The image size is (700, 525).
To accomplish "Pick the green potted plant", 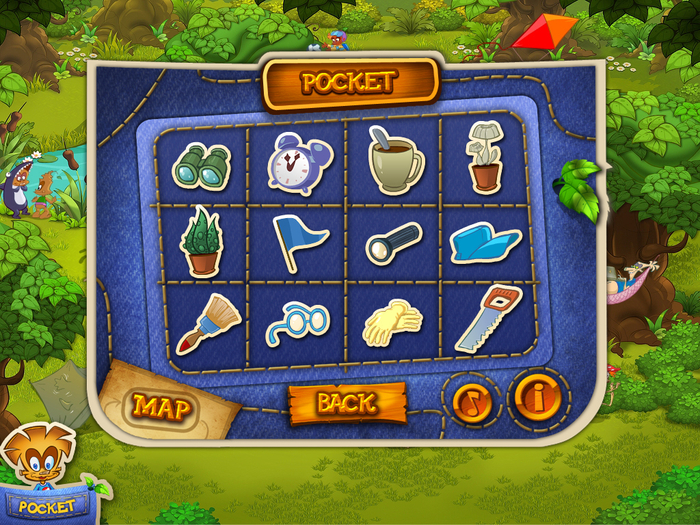I will pyautogui.click(x=200, y=243).
